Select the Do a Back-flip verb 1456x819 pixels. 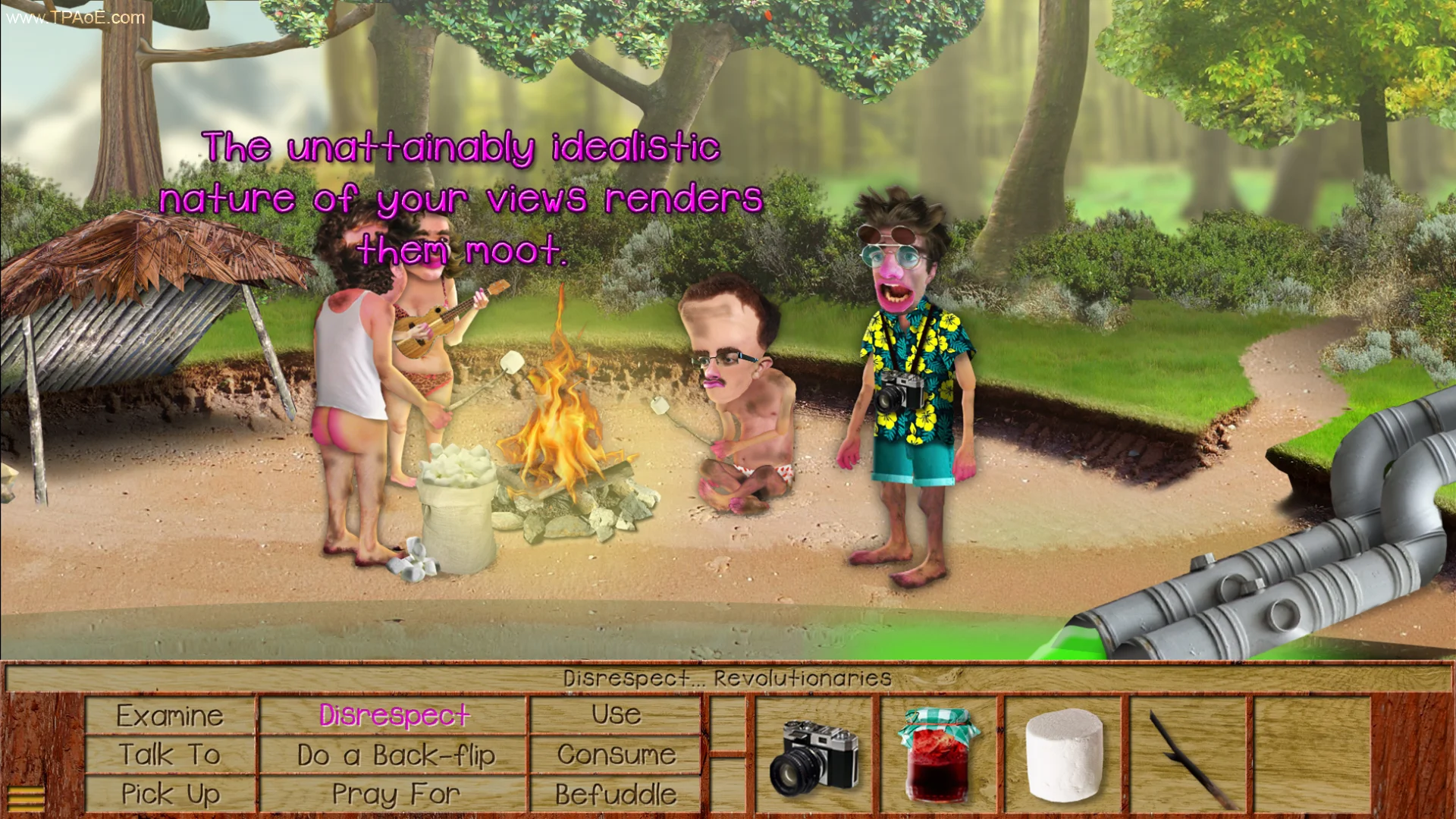click(394, 755)
